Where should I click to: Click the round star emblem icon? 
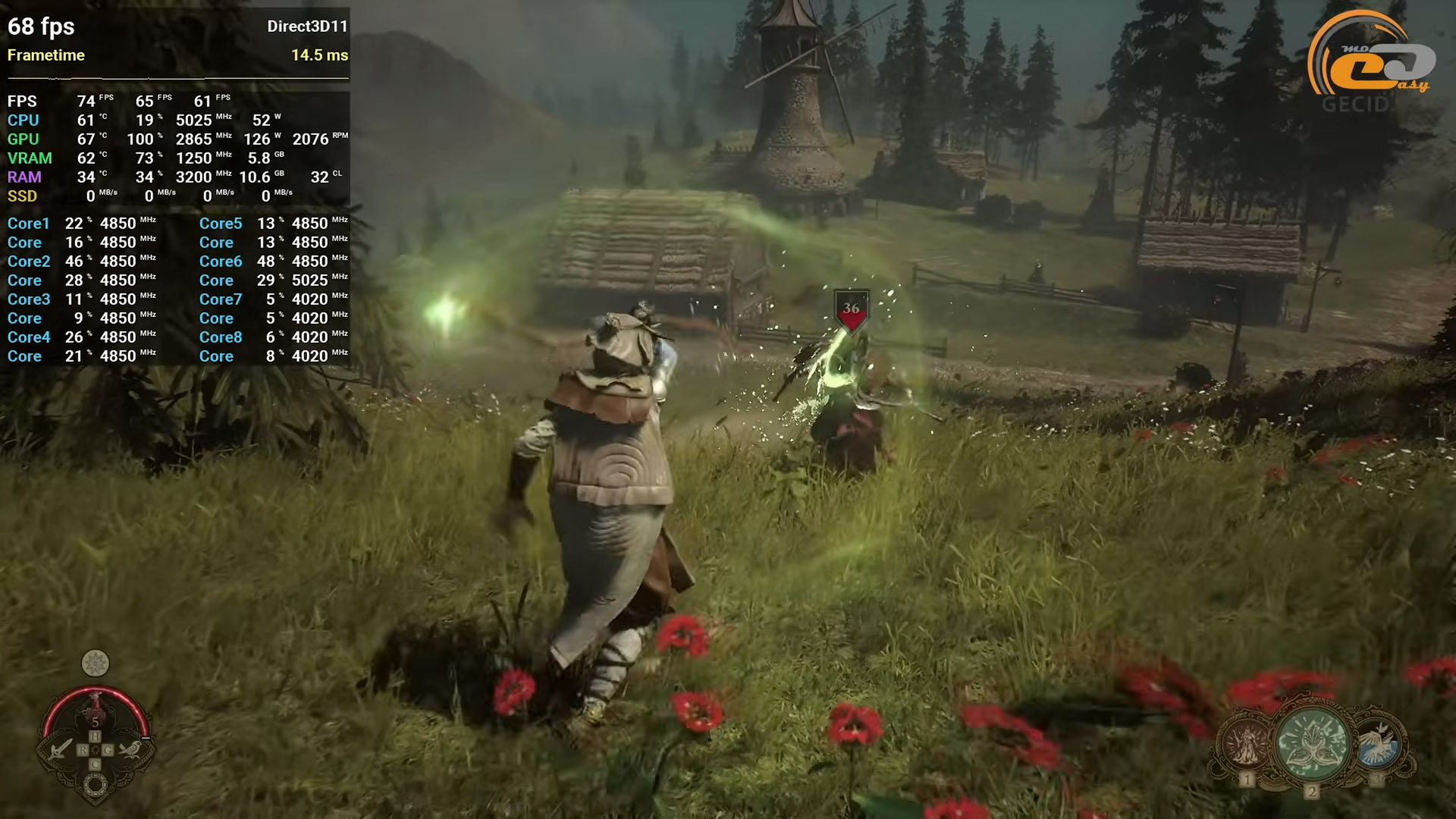[x=96, y=664]
